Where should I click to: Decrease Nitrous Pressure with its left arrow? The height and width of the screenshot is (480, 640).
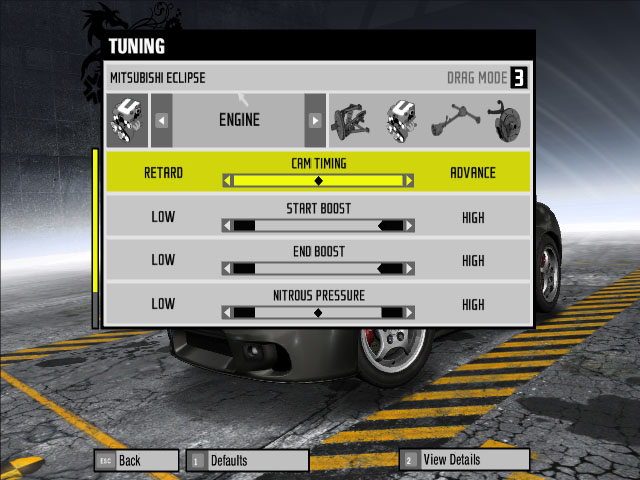click(227, 312)
